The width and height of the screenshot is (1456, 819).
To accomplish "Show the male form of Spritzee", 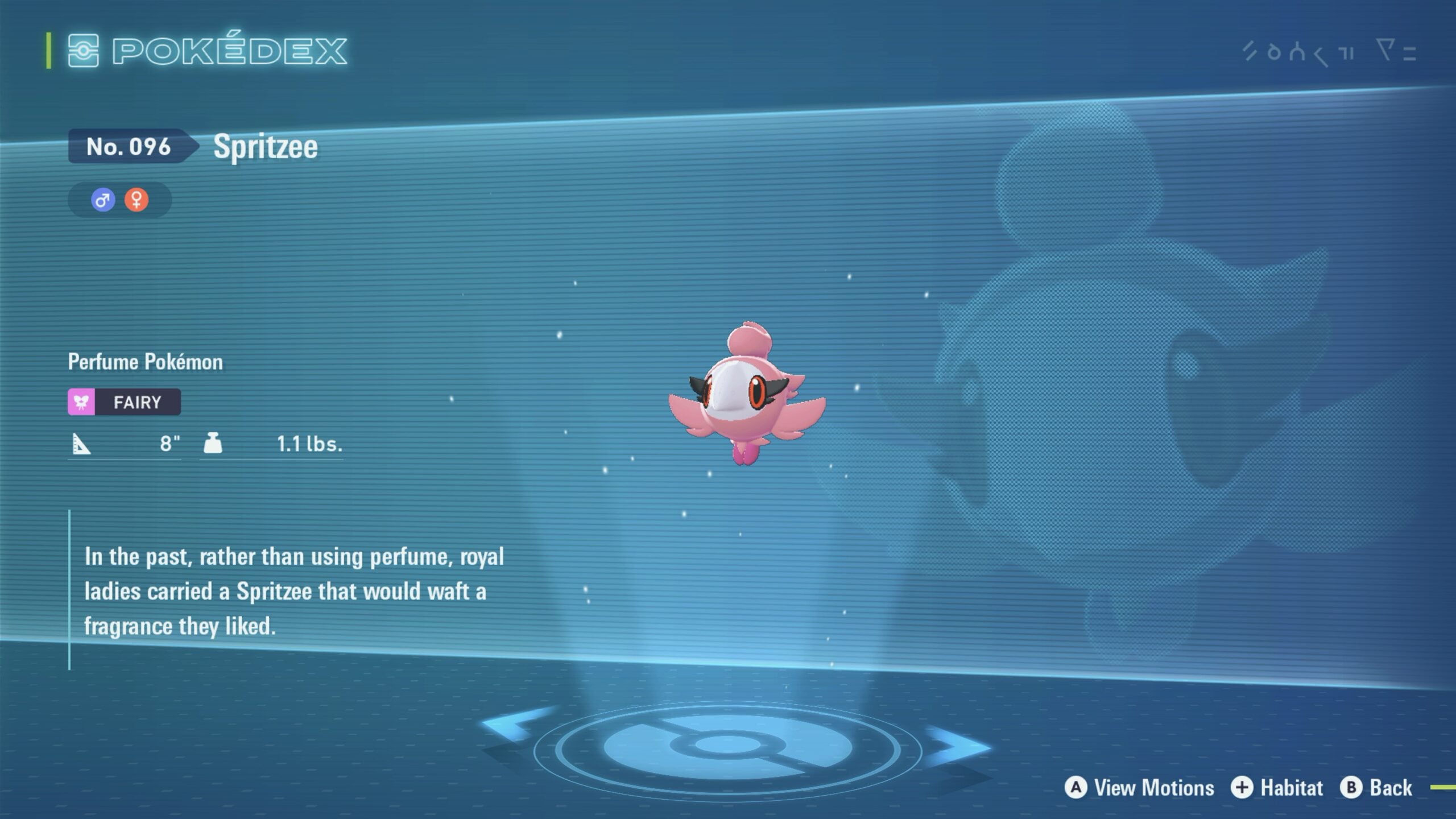I will point(103,200).
